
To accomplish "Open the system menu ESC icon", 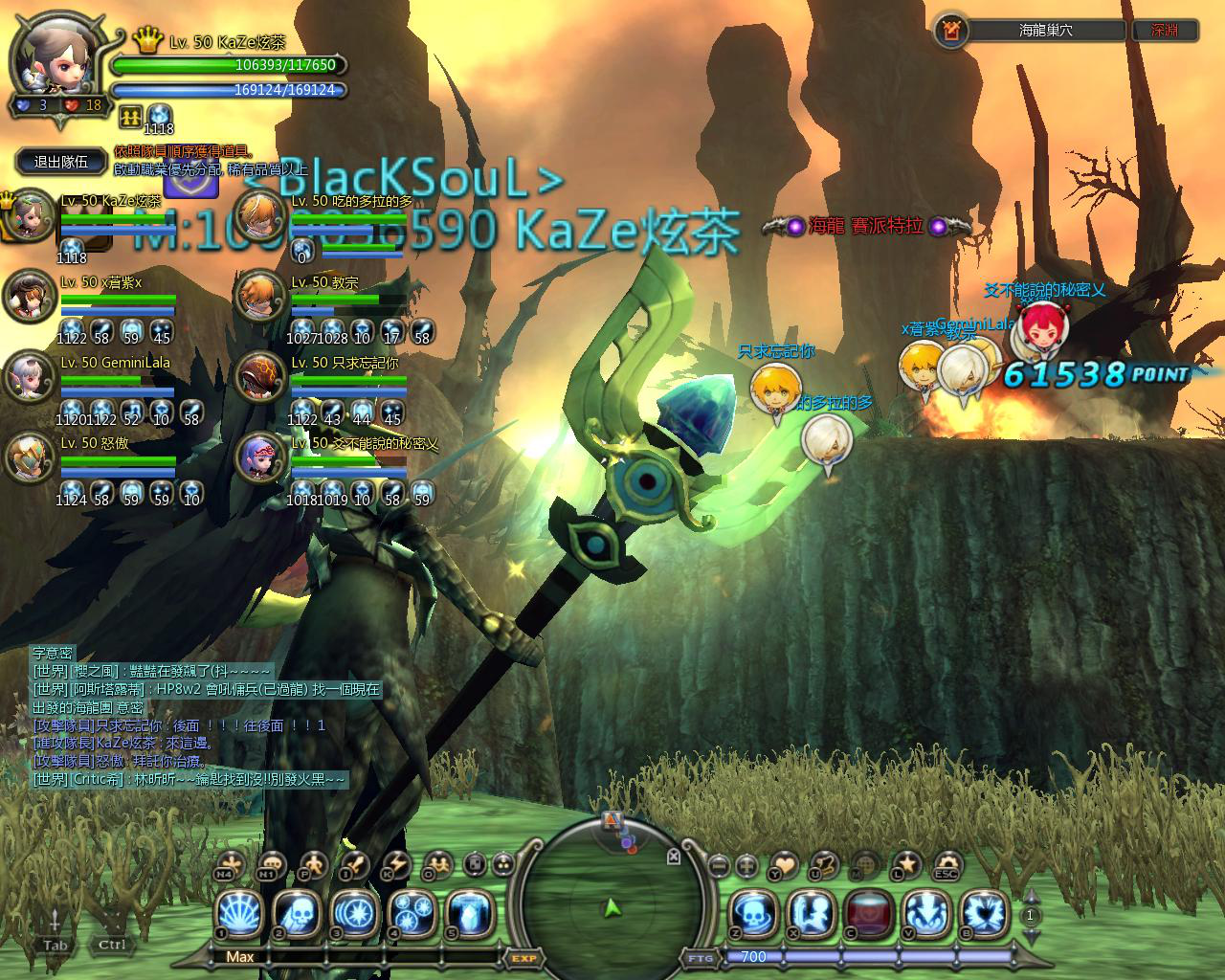I will coord(948,864).
